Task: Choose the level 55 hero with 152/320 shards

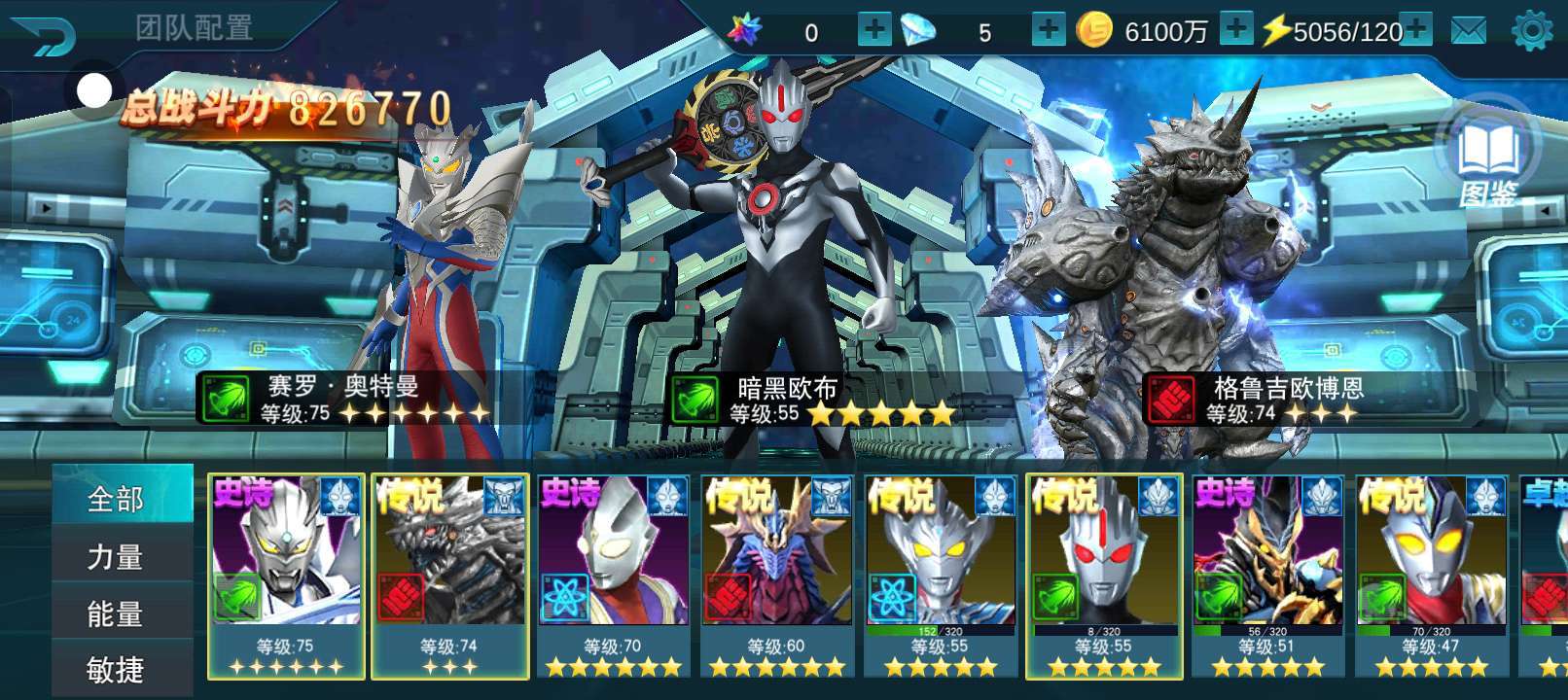Action: 940,574
